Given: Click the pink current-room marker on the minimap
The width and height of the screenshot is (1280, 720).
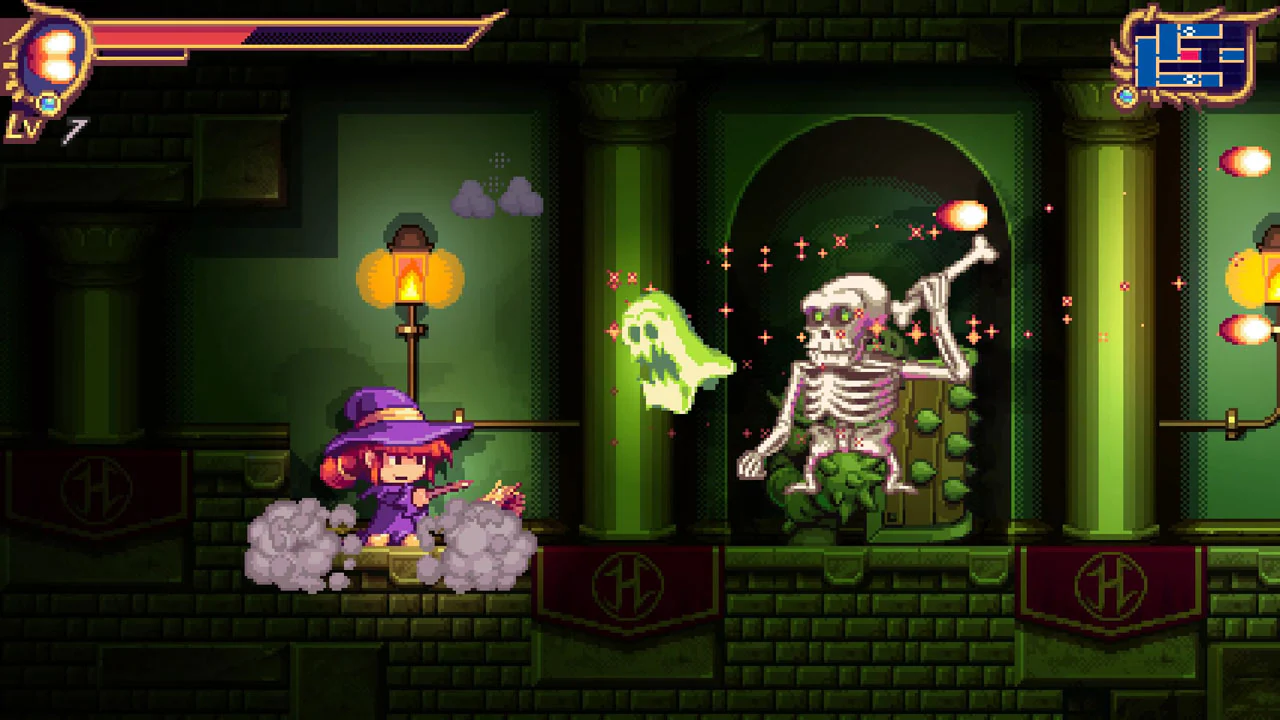Looking at the screenshot, I should 1190,54.
